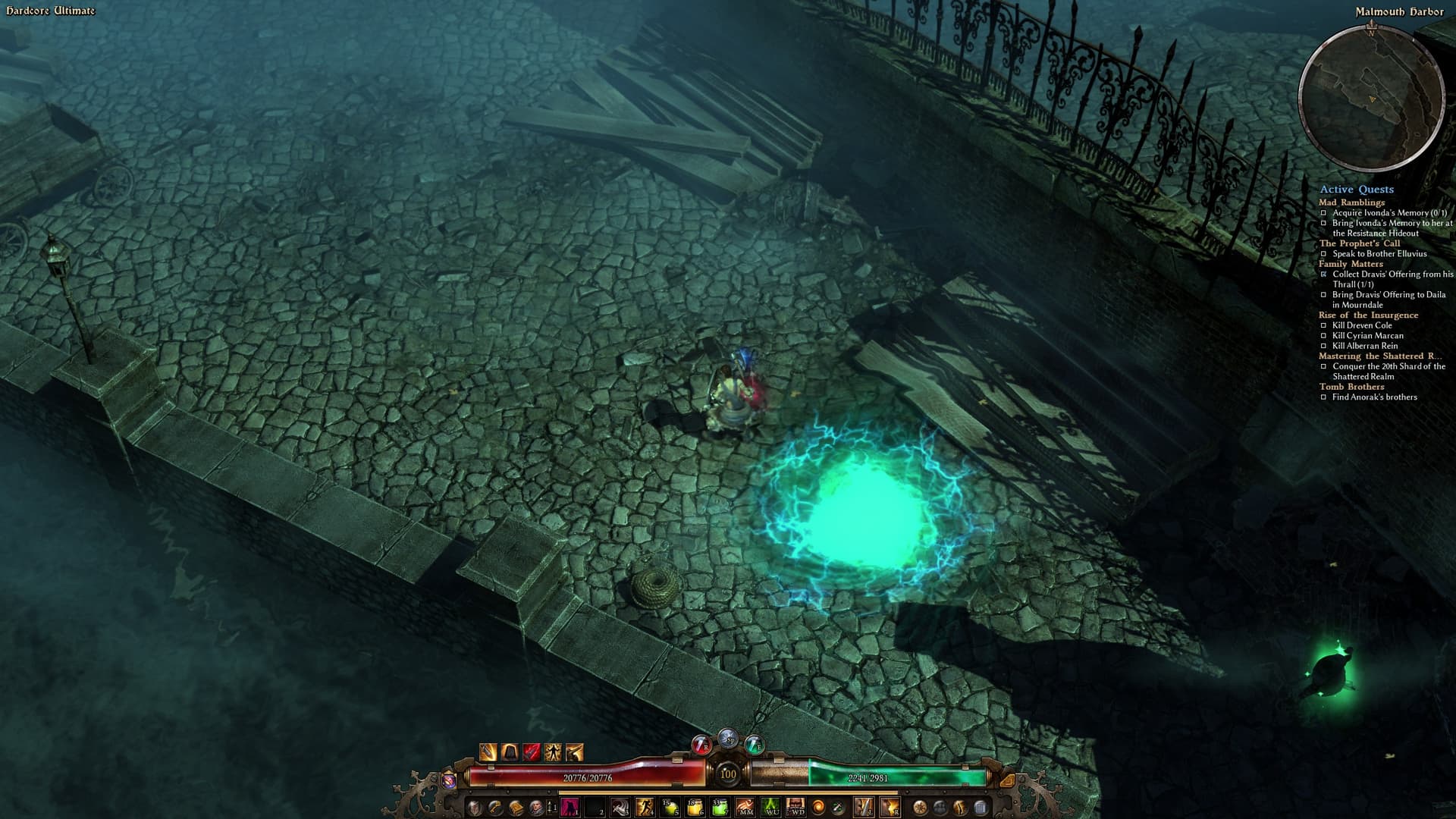Screen dimensions: 1456x819
Task: Use the green energy potion button
Action: pos(754,745)
